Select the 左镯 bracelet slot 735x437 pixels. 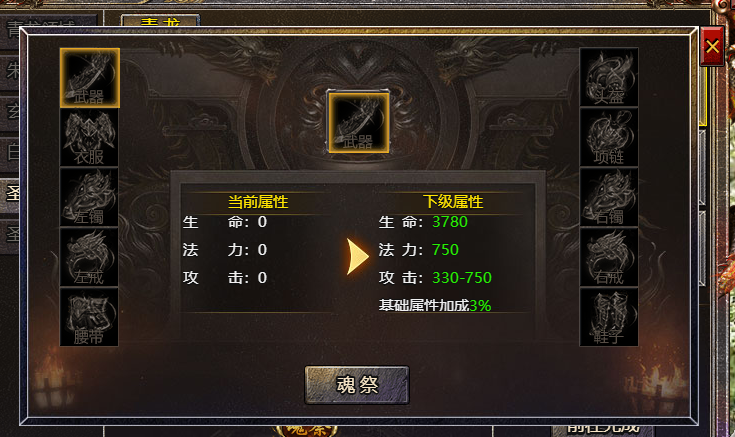(90, 197)
